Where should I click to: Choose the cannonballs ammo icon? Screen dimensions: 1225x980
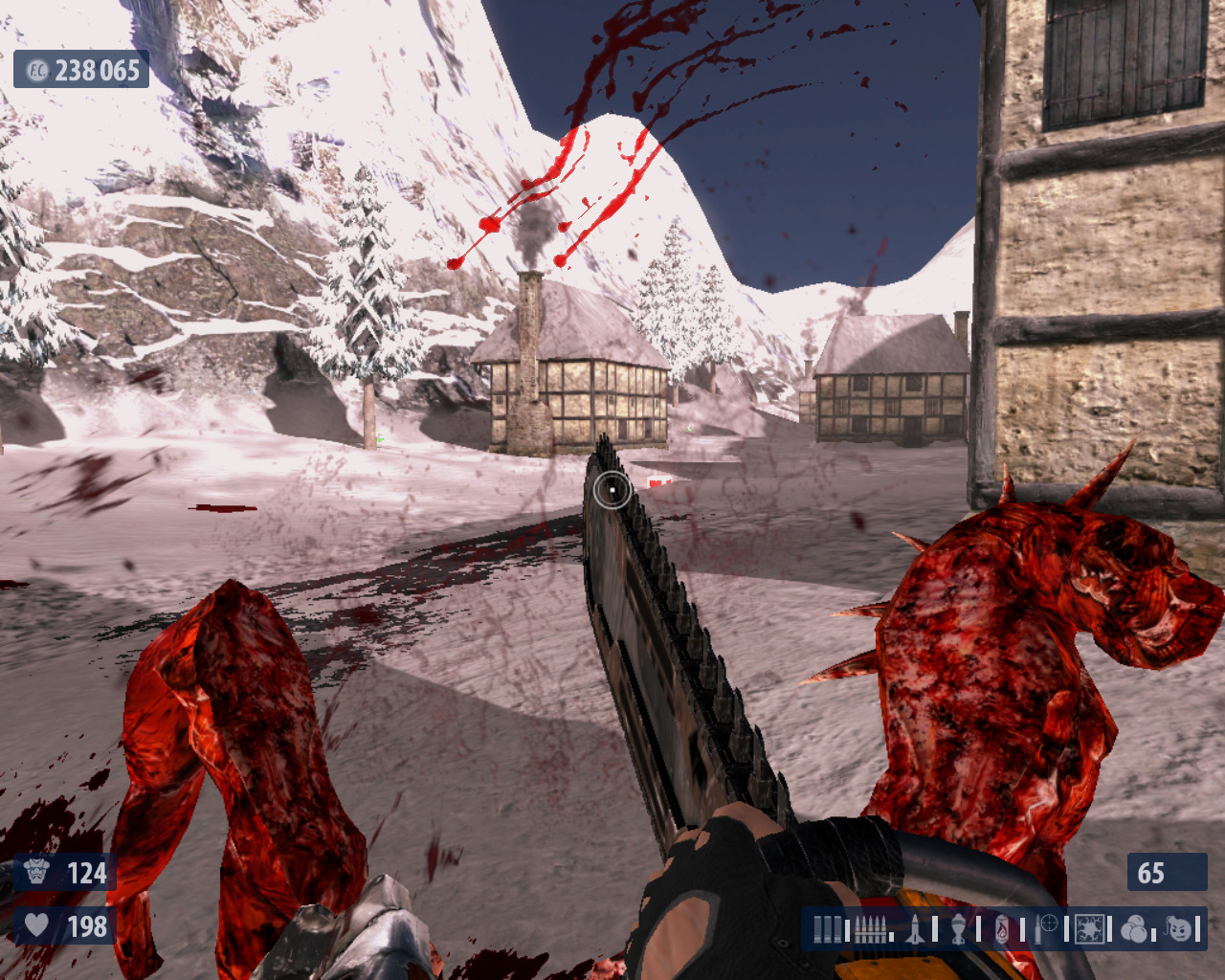(x=1134, y=928)
